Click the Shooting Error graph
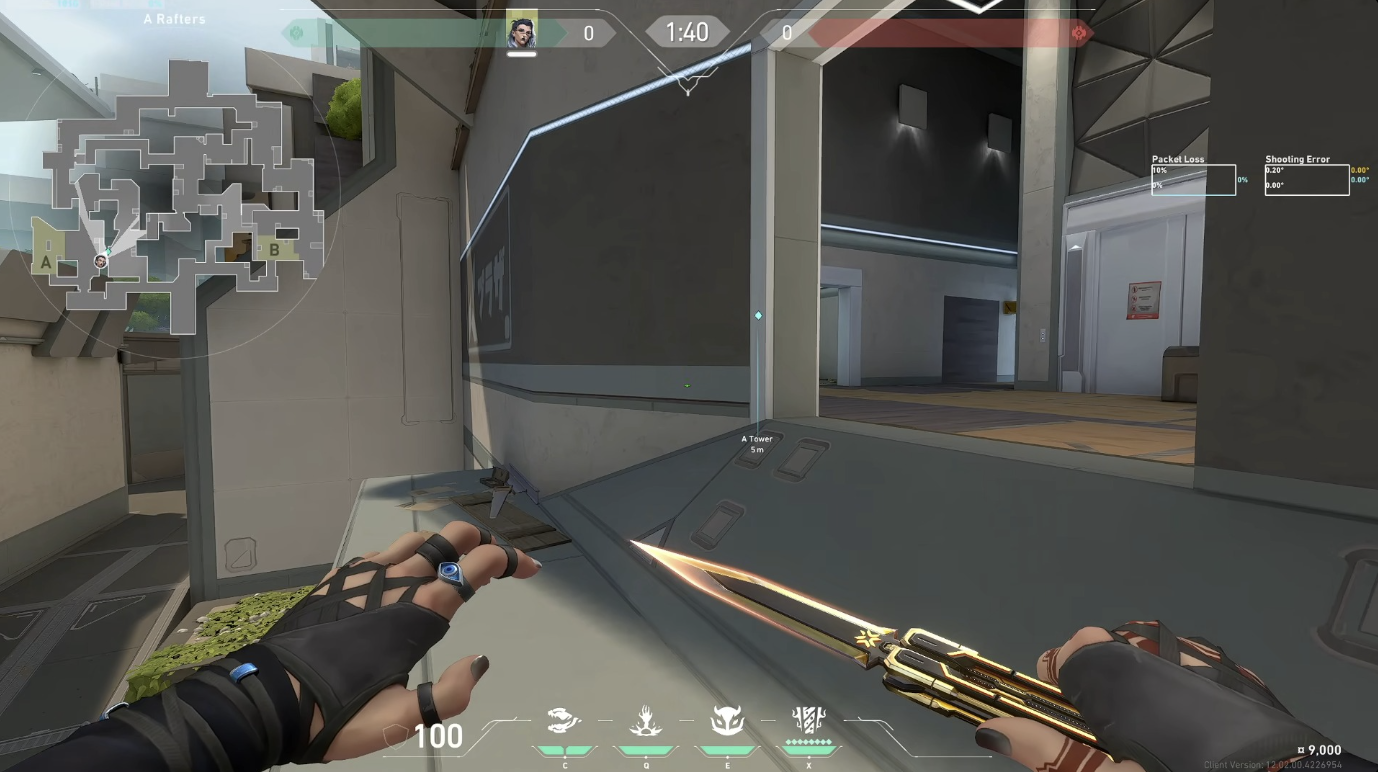This screenshot has width=1378, height=772. click(1306, 179)
